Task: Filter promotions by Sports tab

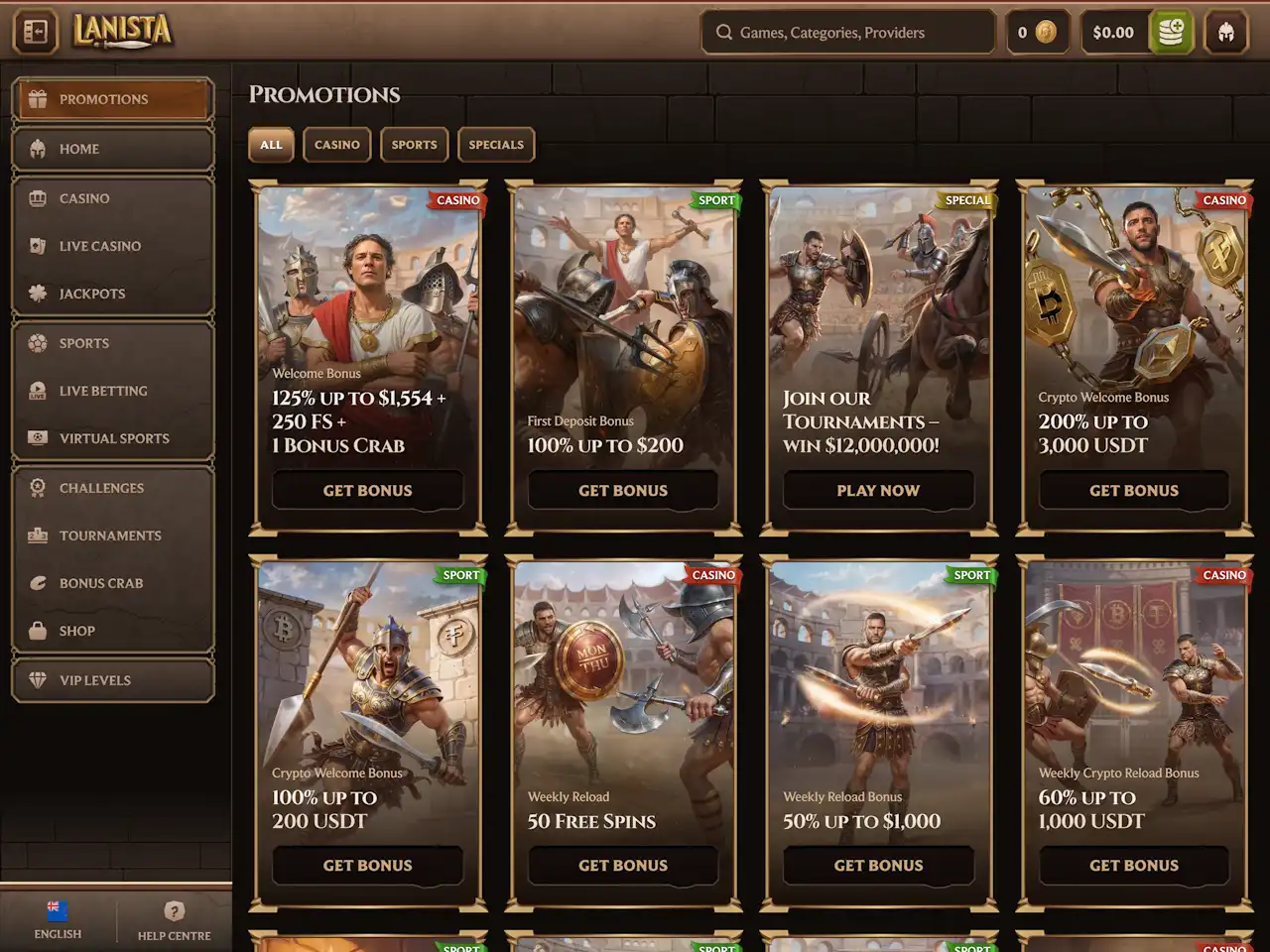Action: (x=414, y=145)
